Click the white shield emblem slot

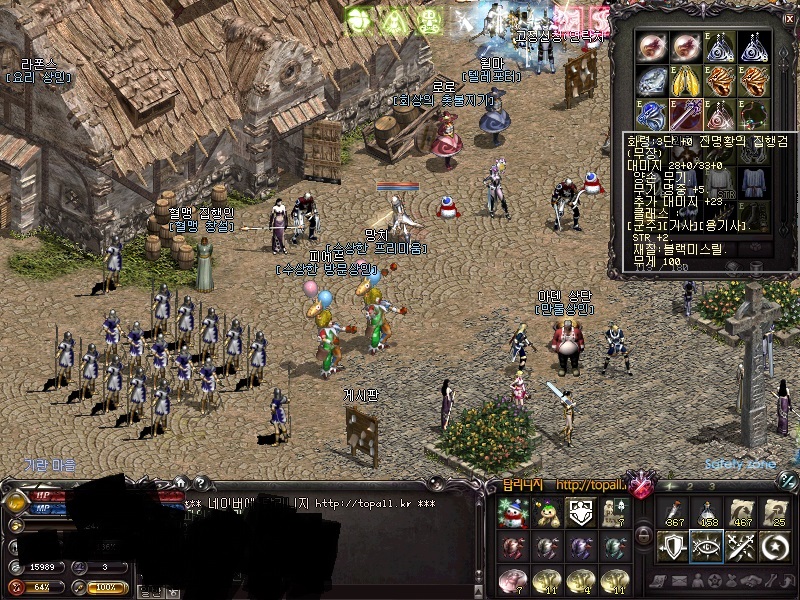581,514
